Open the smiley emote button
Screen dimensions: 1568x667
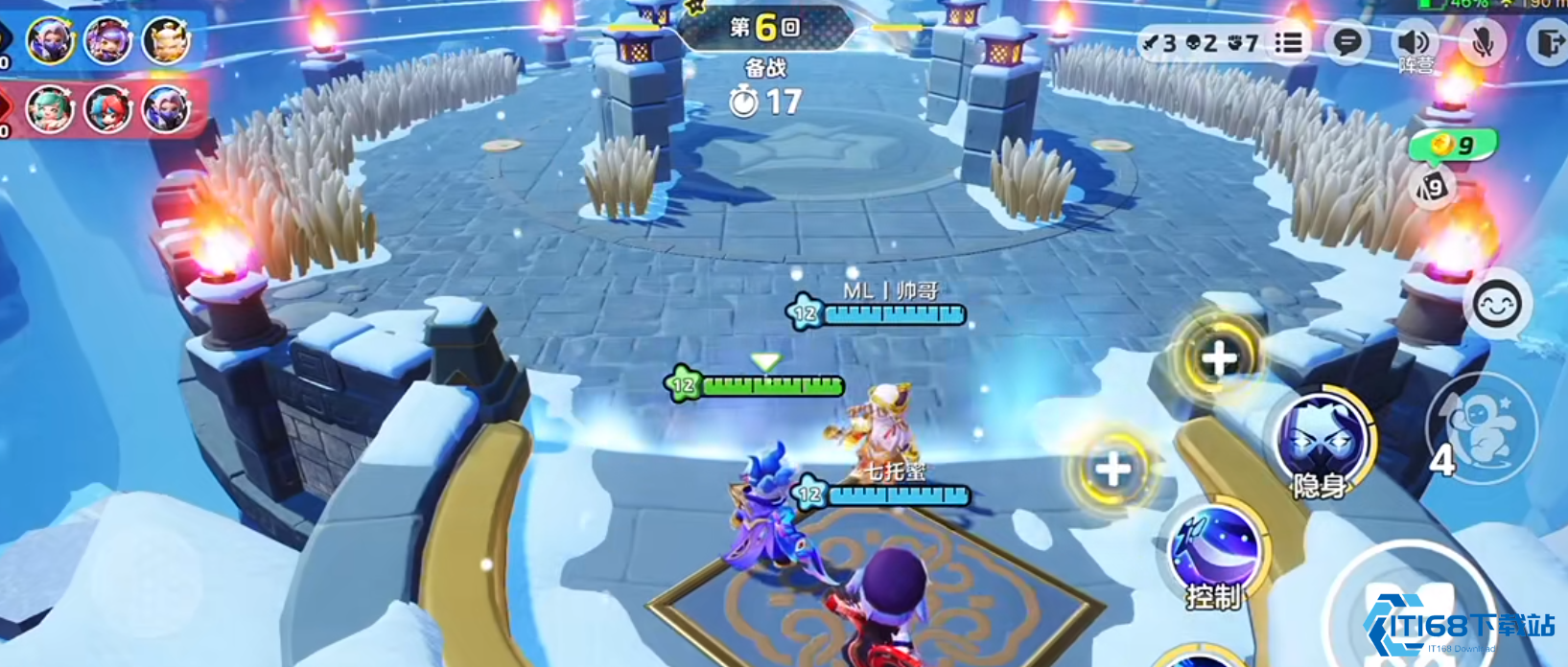coord(1497,304)
